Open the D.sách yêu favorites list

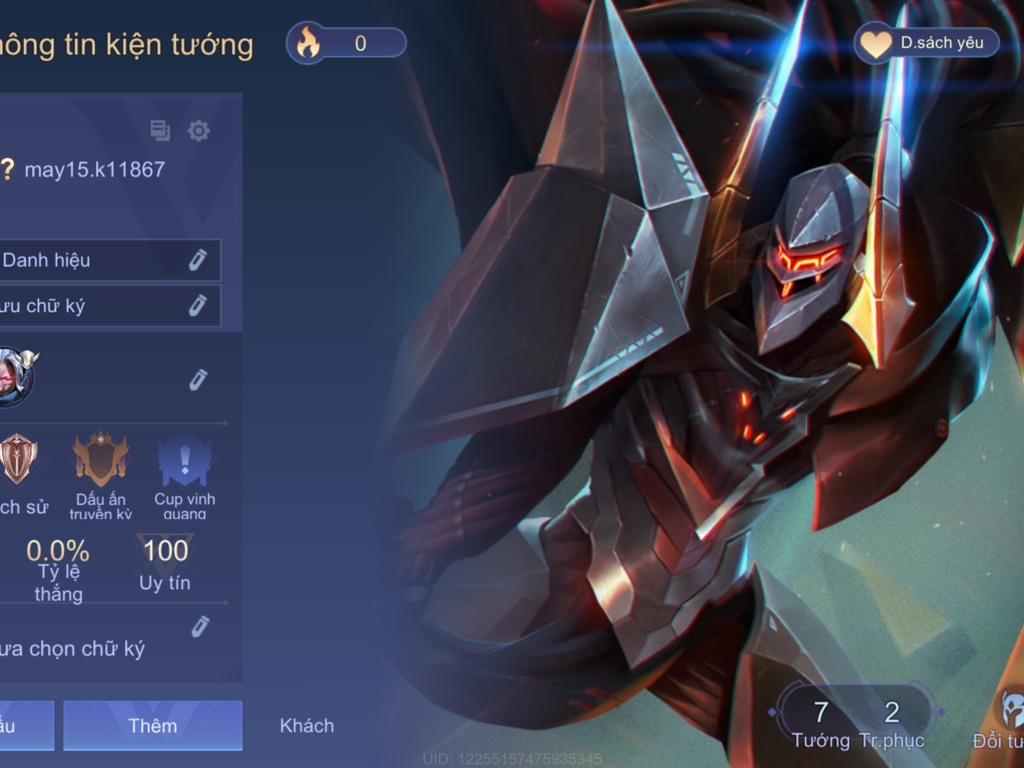coord(925,43)
